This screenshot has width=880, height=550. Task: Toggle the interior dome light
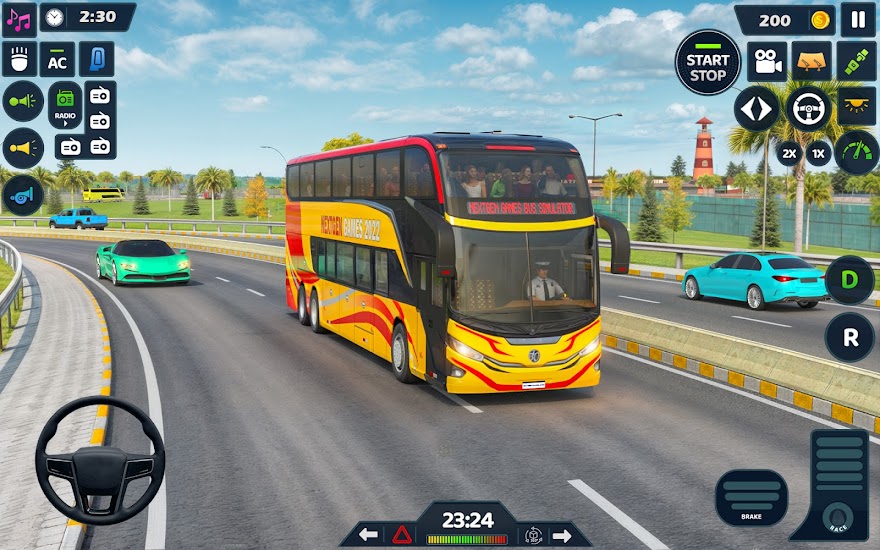point(856,106)
